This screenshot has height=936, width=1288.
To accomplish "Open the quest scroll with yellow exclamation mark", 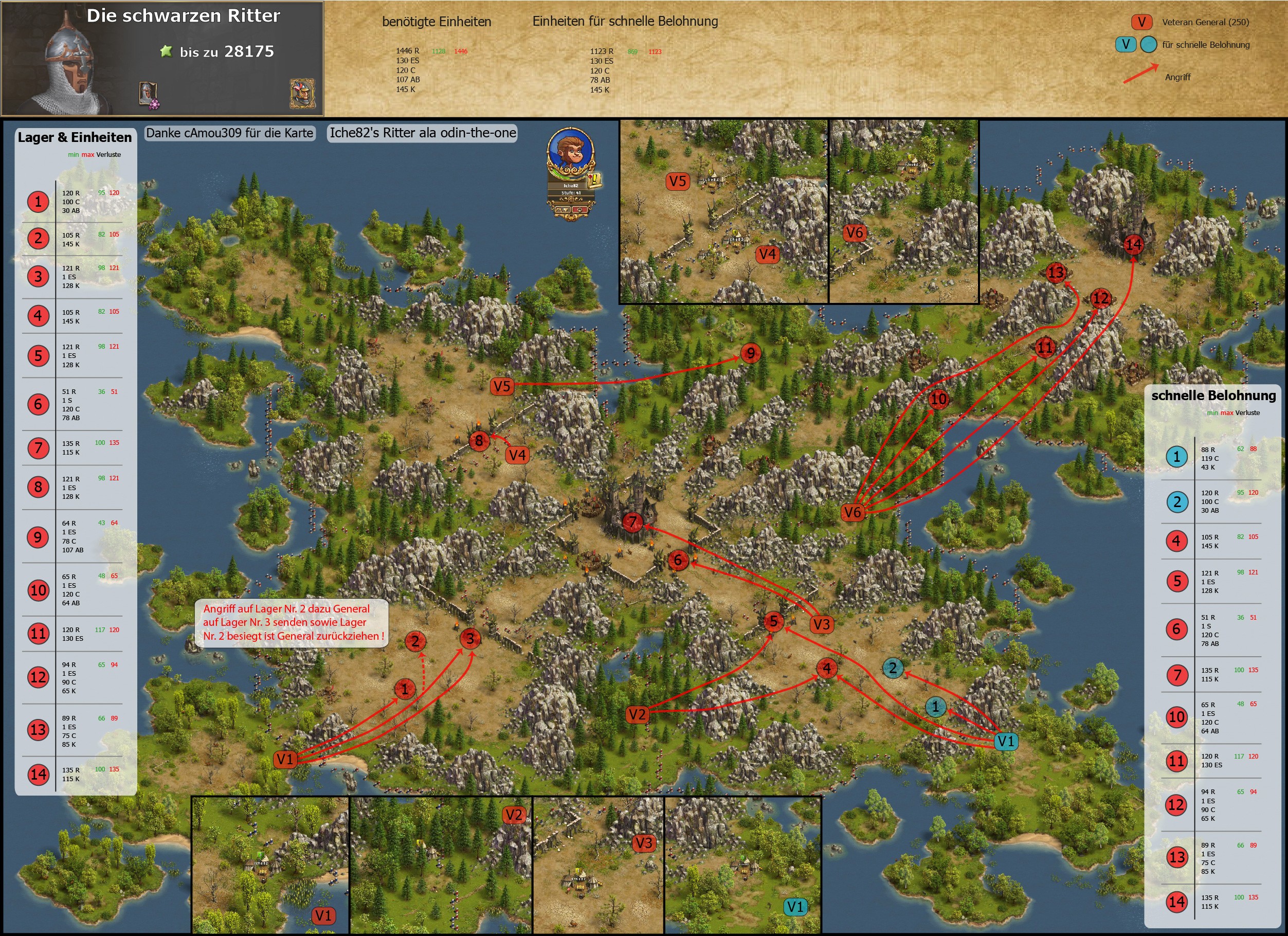I will (594, 180).
